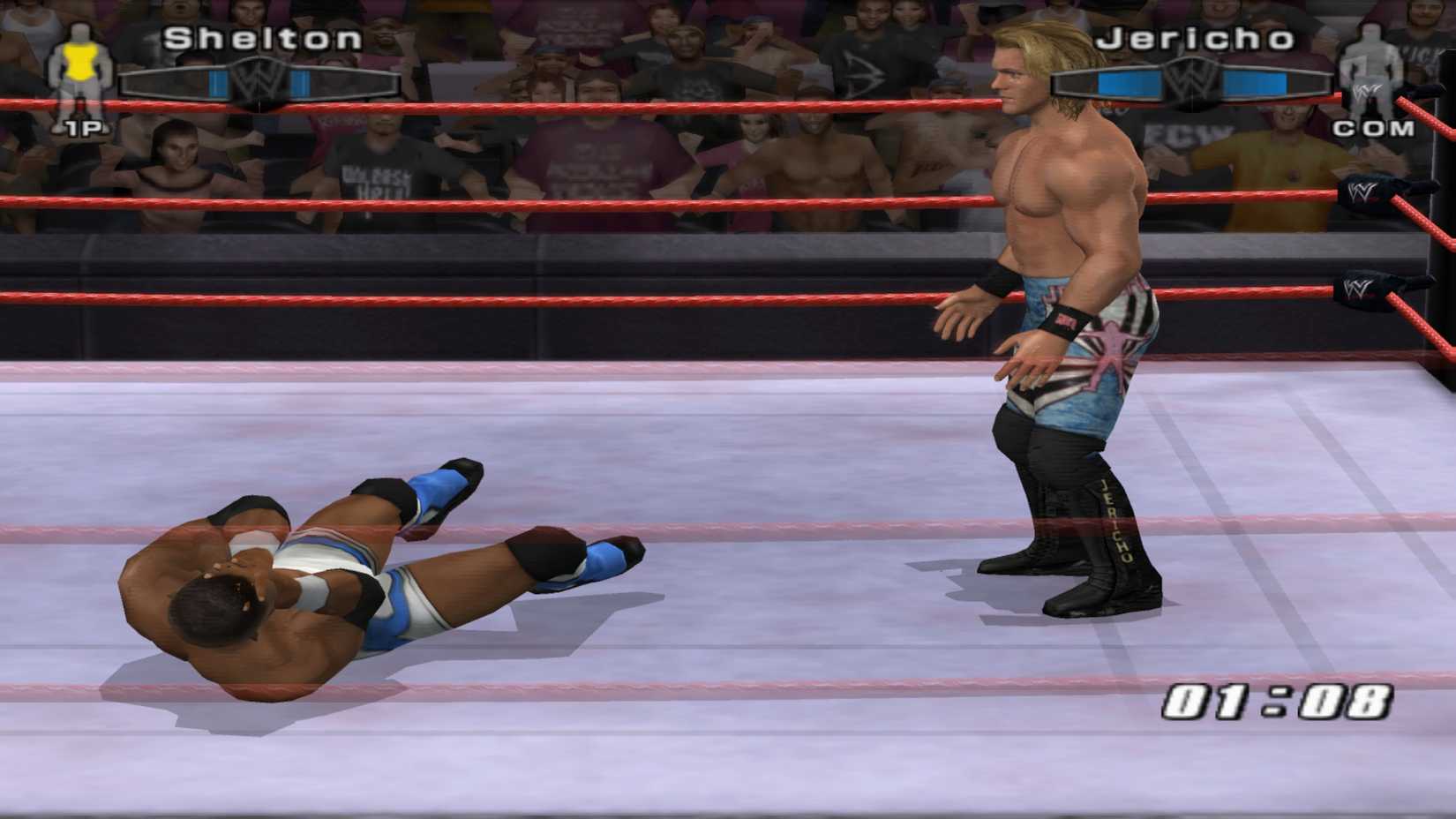Click Shelton's blue momentum bar segment
The width and height of the screenshot is (1456, 819).
click(x=218, y=82)
